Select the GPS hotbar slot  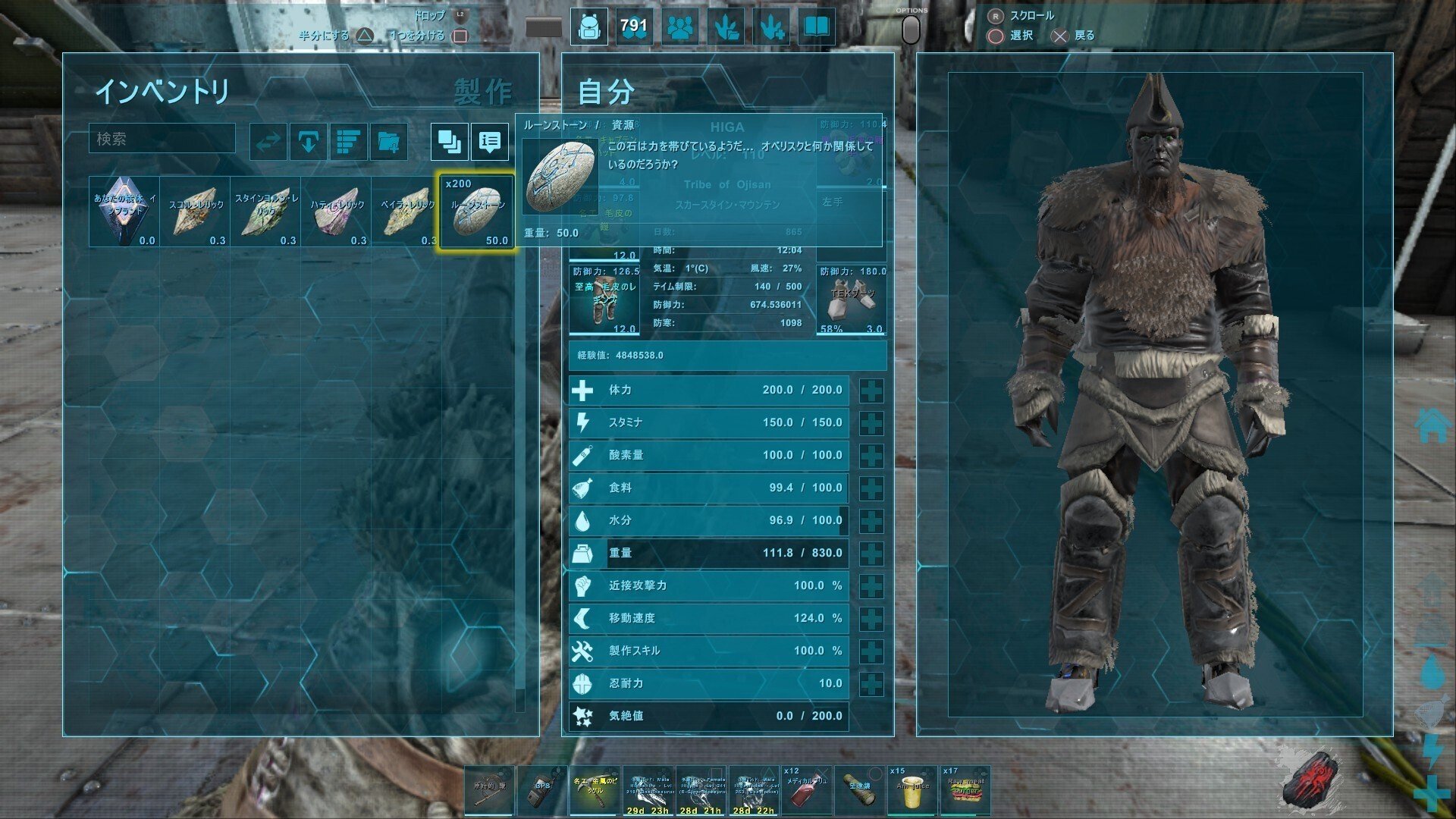tap(542, 790)
